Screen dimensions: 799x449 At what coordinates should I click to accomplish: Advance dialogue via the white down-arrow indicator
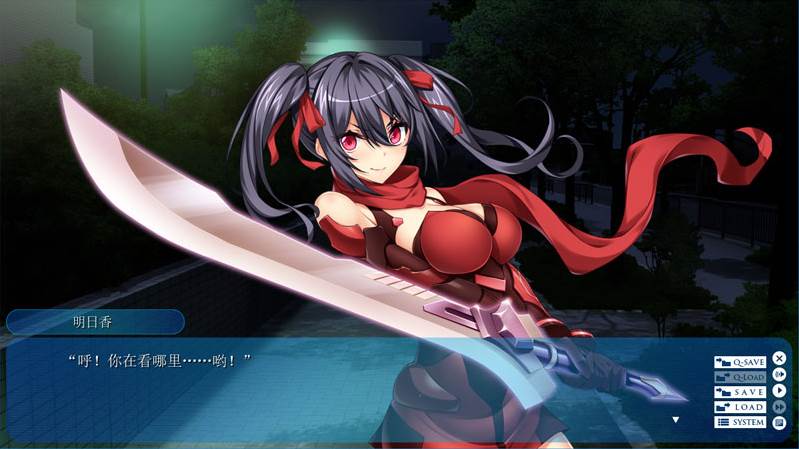(x=676, y=420)
